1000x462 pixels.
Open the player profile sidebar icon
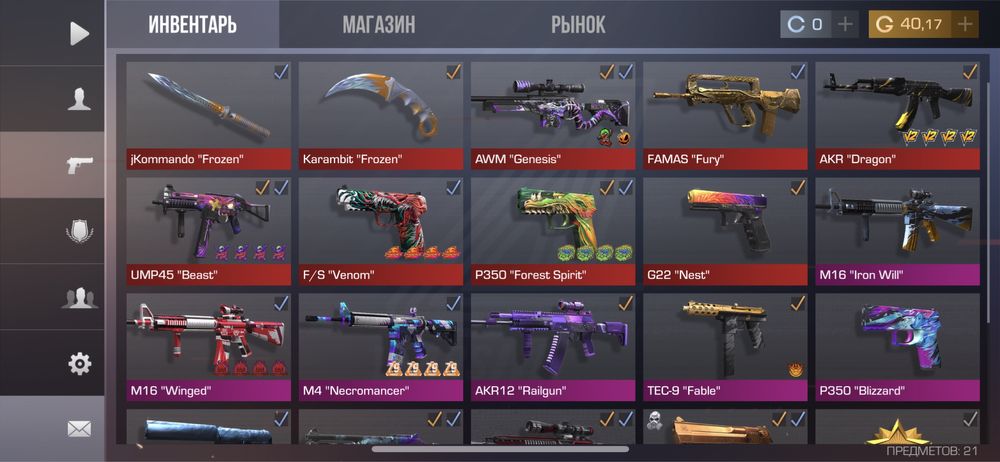click(x=79, y=99)
